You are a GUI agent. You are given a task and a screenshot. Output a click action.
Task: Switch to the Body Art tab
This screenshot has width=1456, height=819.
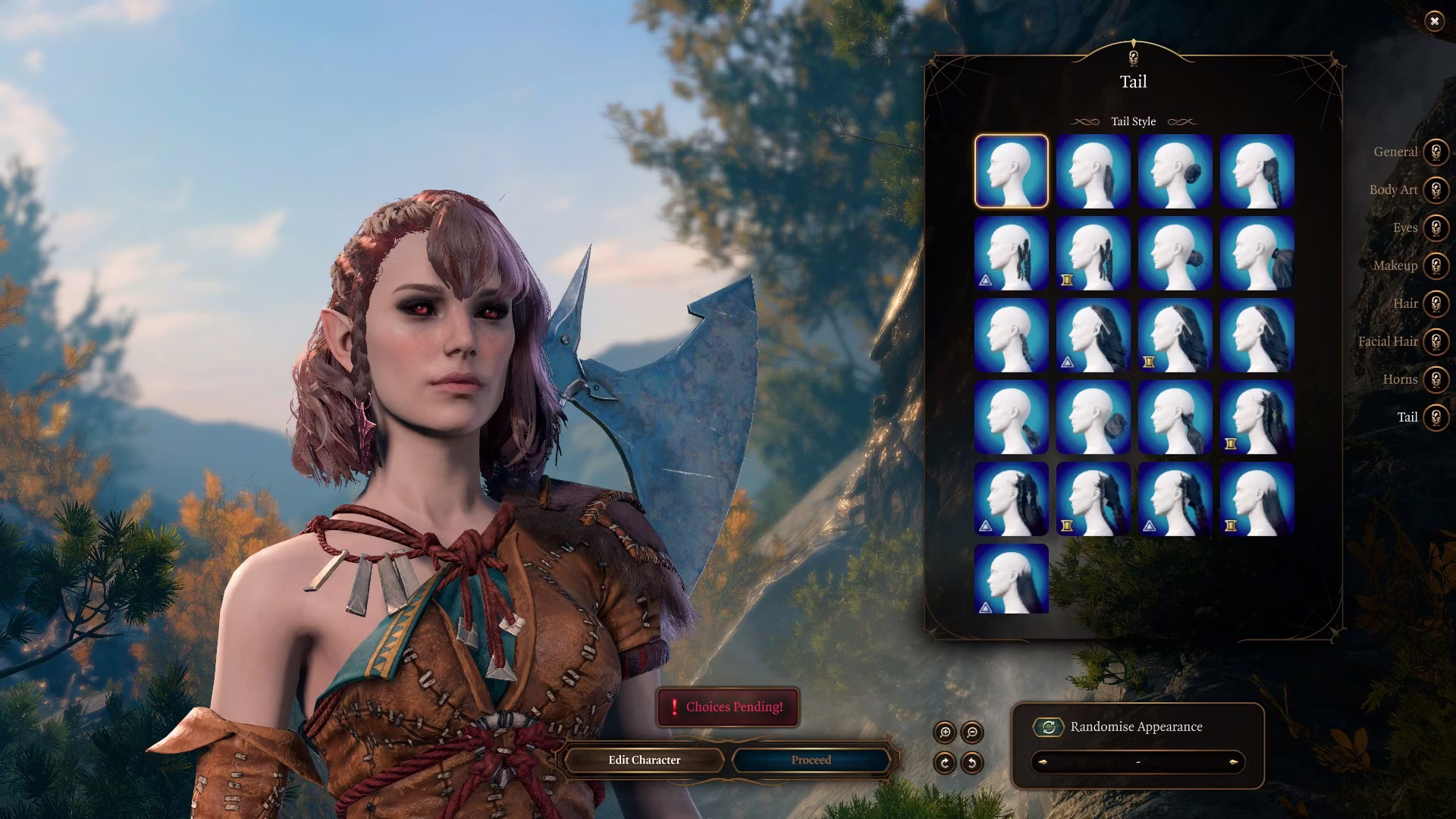pyautogui.click(x=1435, y=190)
